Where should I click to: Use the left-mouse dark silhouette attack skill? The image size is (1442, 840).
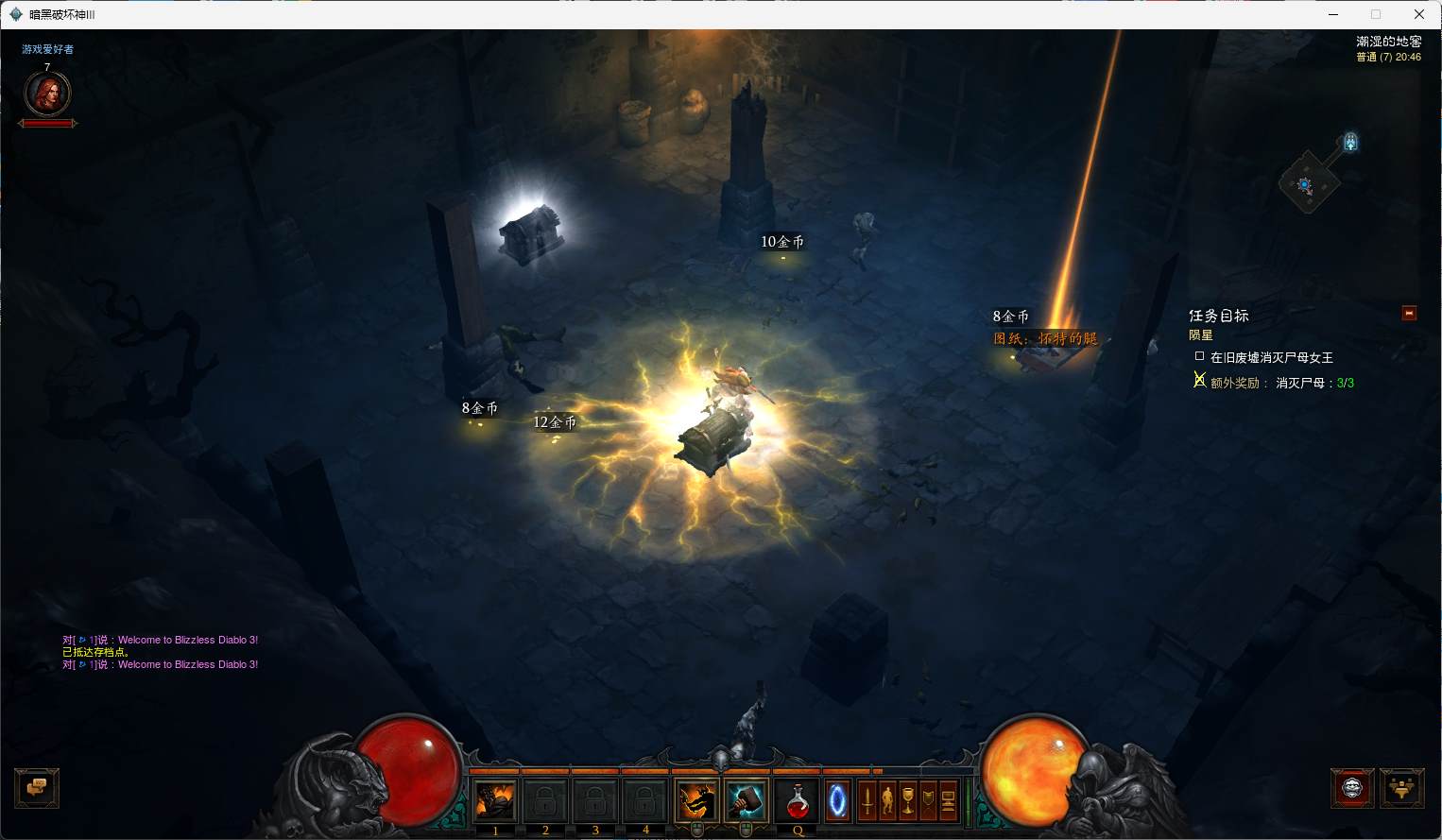(696, 801)
